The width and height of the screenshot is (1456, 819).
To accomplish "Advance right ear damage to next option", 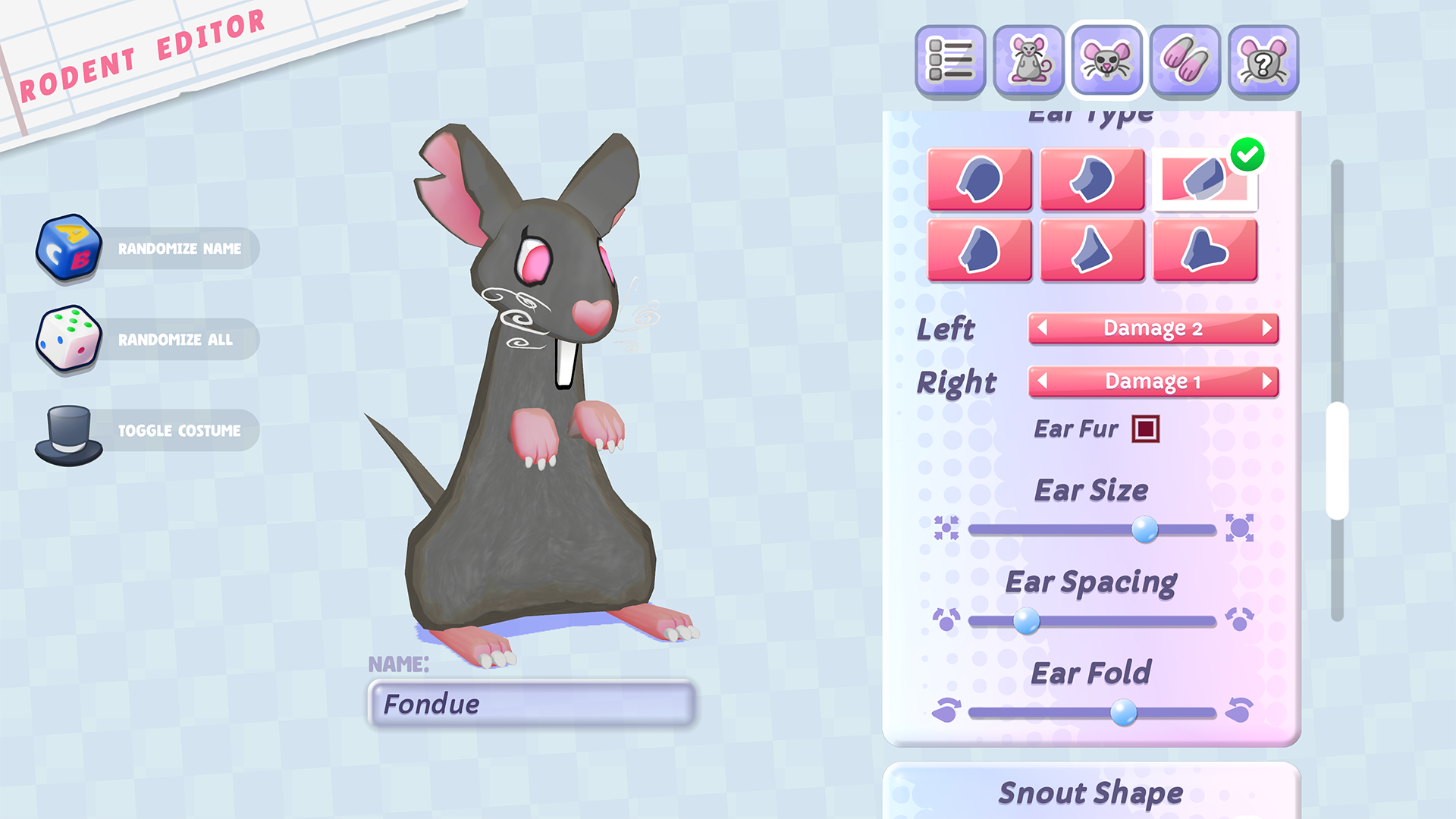I will click(1266, 381).
